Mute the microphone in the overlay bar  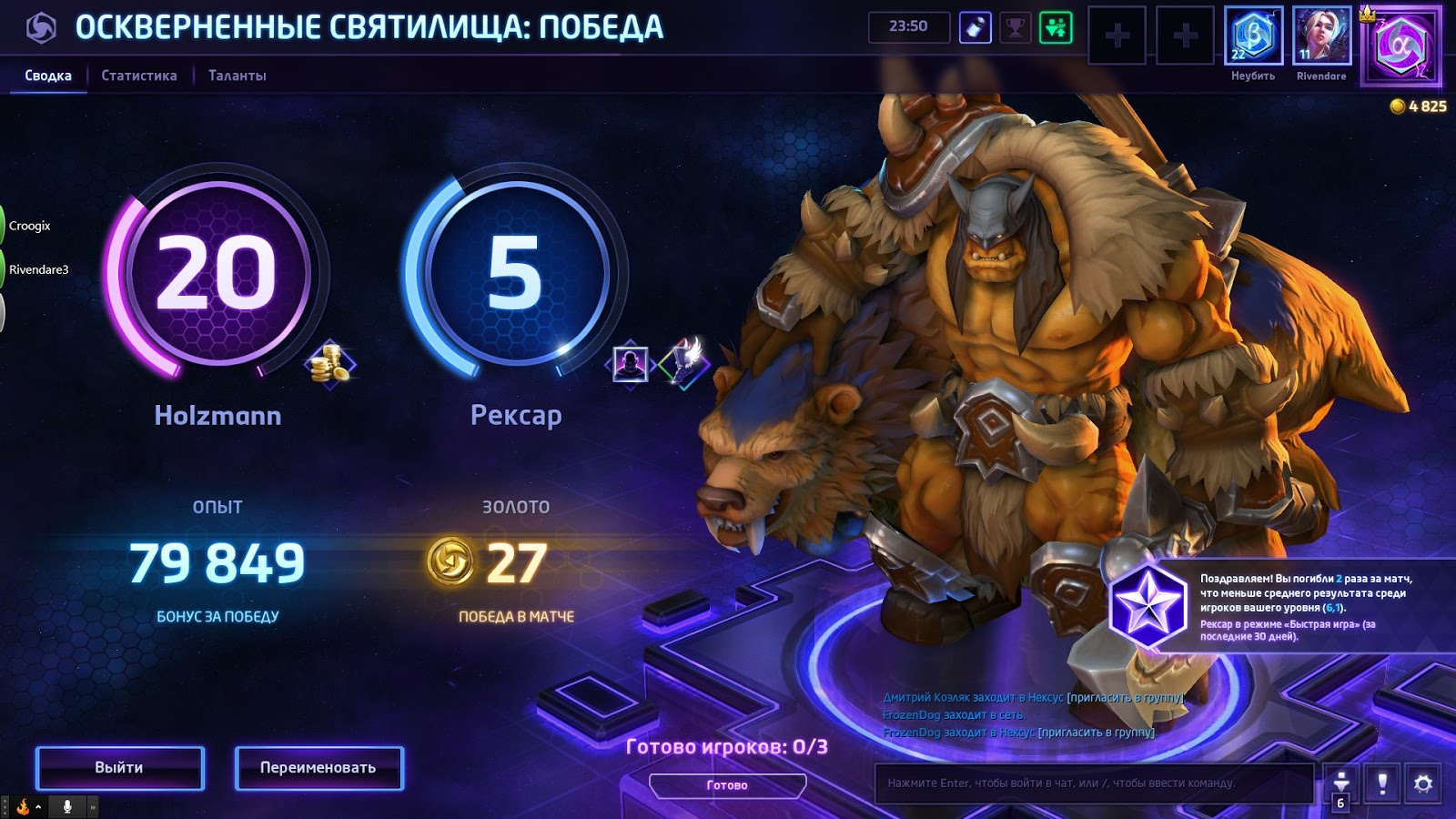[x=67, y=807]
